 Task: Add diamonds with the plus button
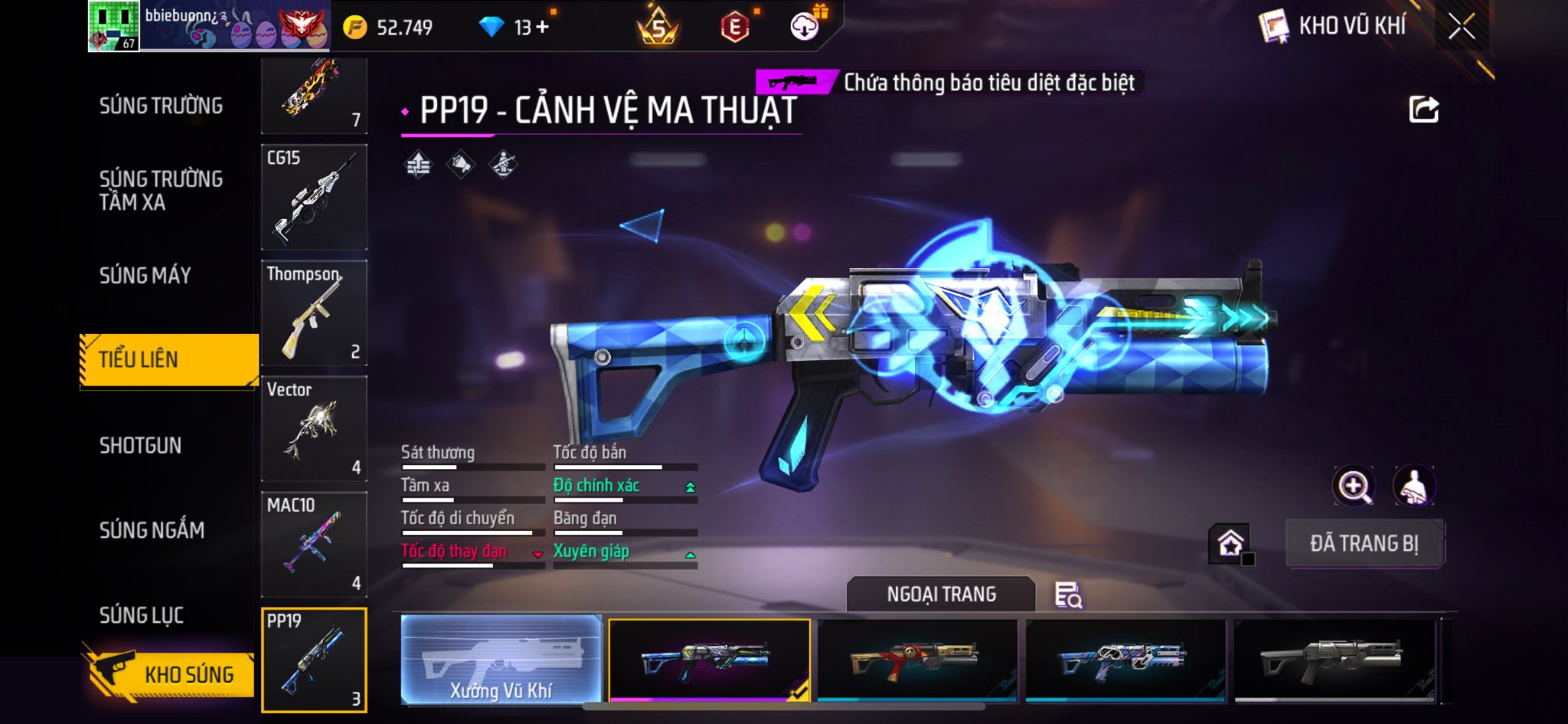click(x=543, y=28)
